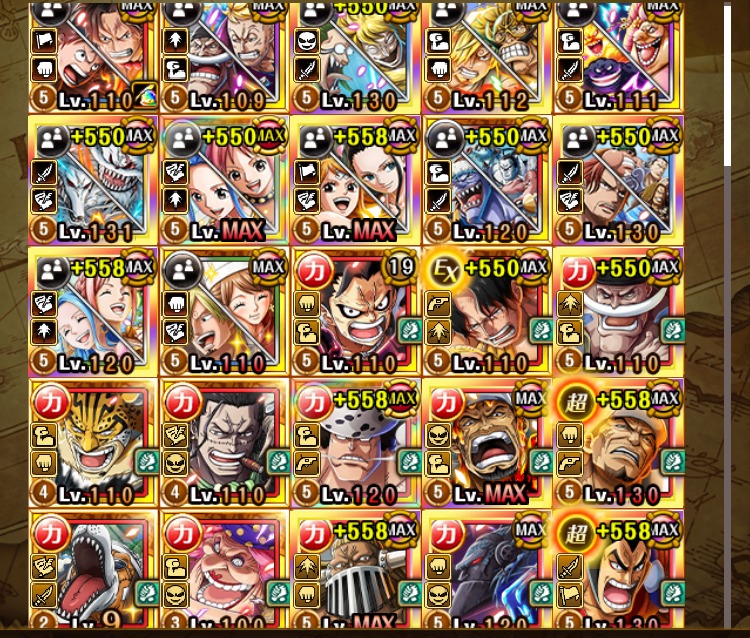
Task: Choose the dark armored Lv.120 unit
Action: [487, 570]
